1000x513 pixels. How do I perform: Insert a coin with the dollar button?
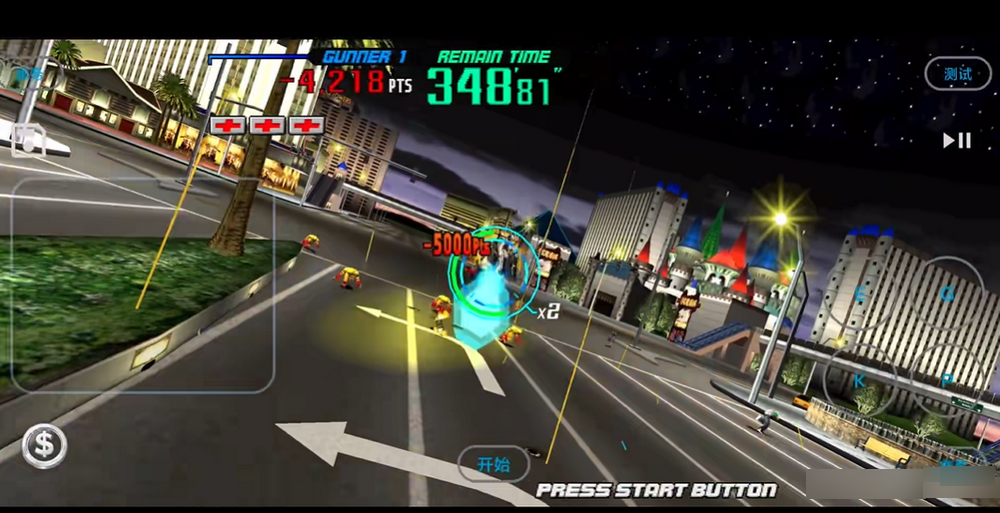(x=44, y=446)
